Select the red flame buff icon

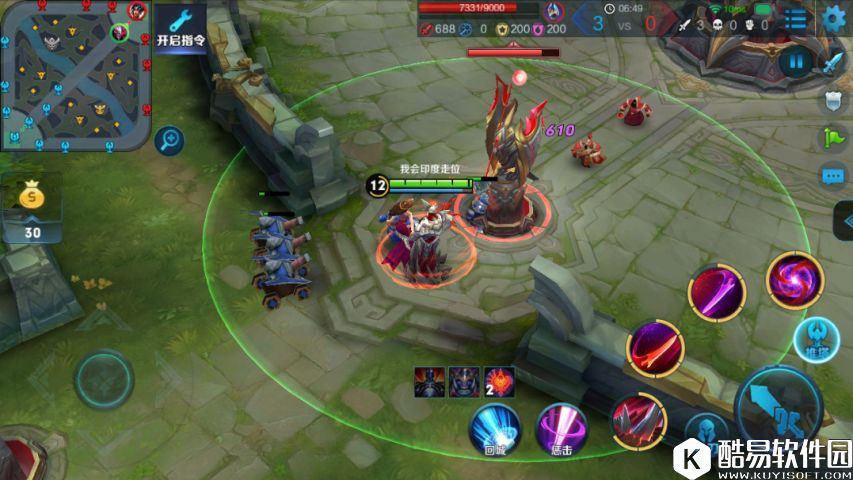[499, 381]
